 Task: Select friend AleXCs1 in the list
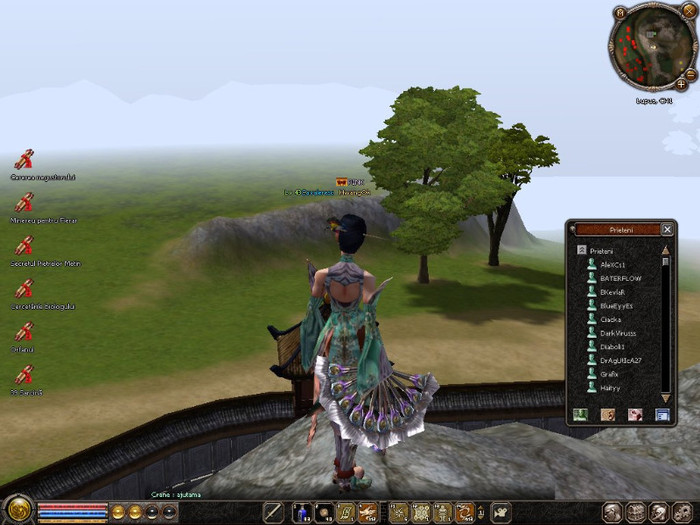612,264
